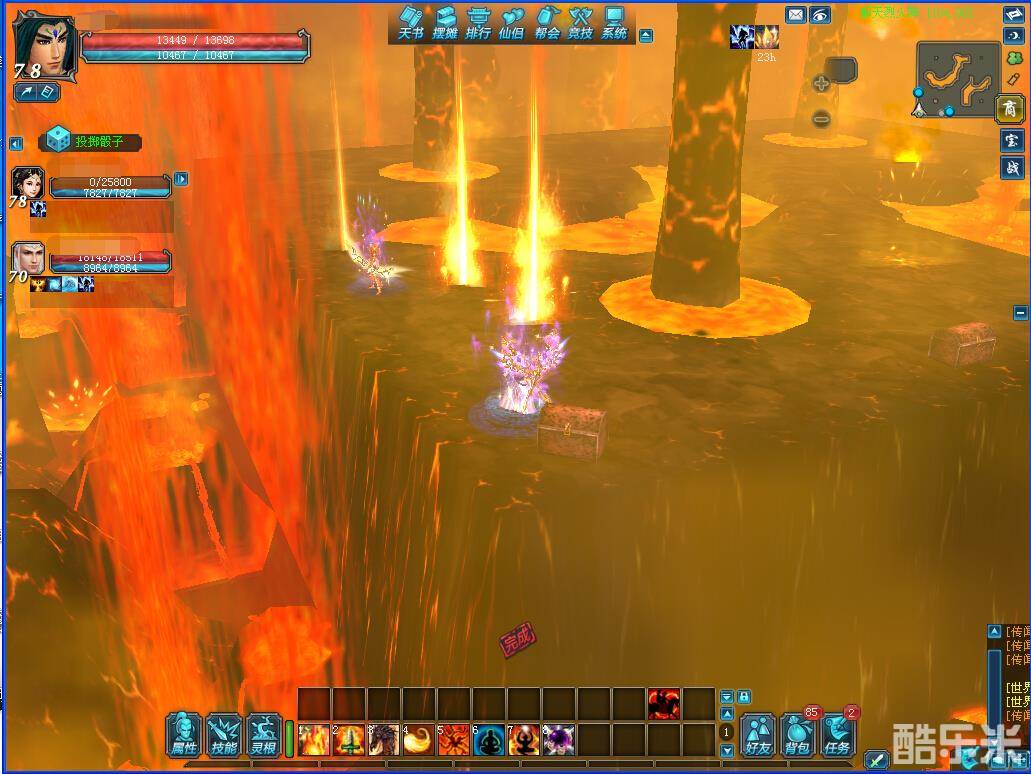Open the 好友 friends list

pos(759,736)
